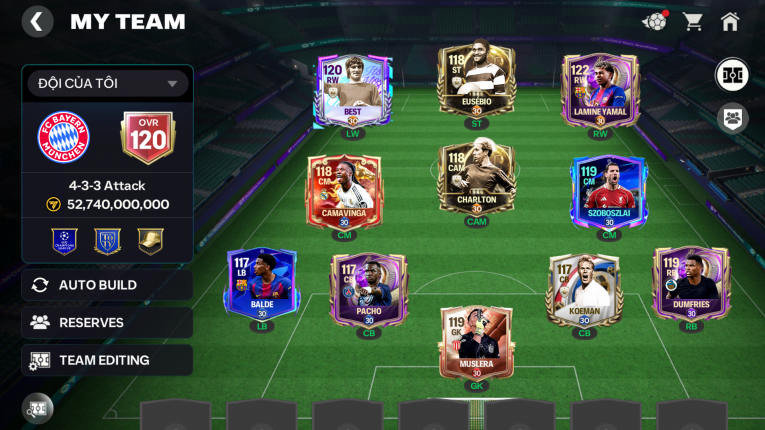The height and width of the screenshot is (430, 765).
Task: Select the Koeman centre back card
Action: (585, 290)
